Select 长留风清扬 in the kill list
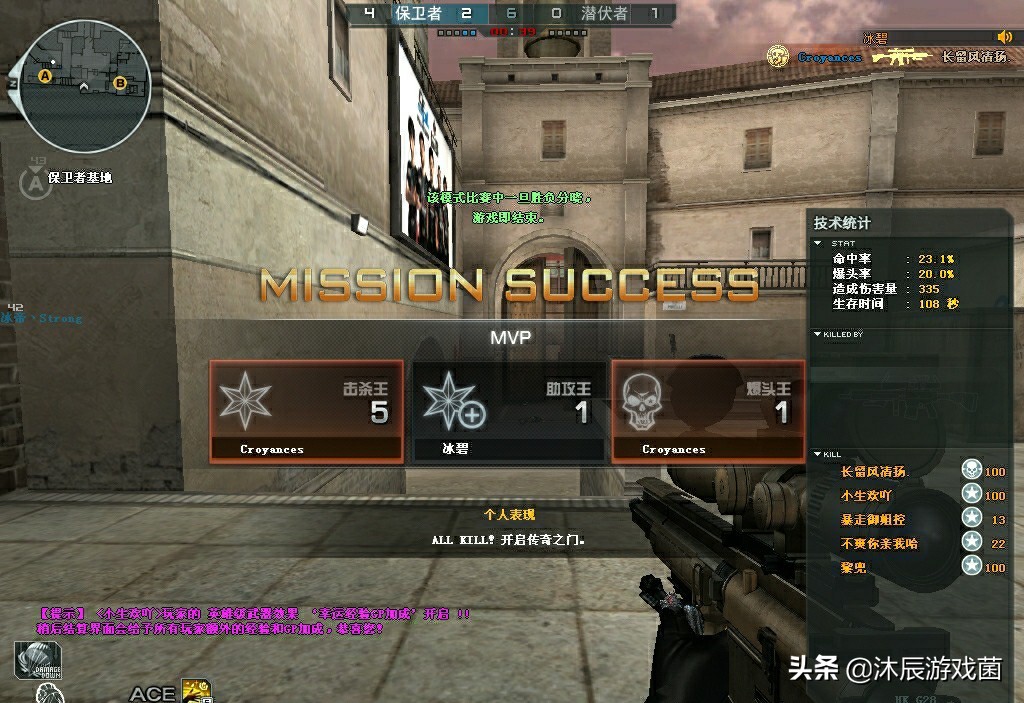Image resolution: width=1024 pixels, height=703 pixels. tap(873, 472)
